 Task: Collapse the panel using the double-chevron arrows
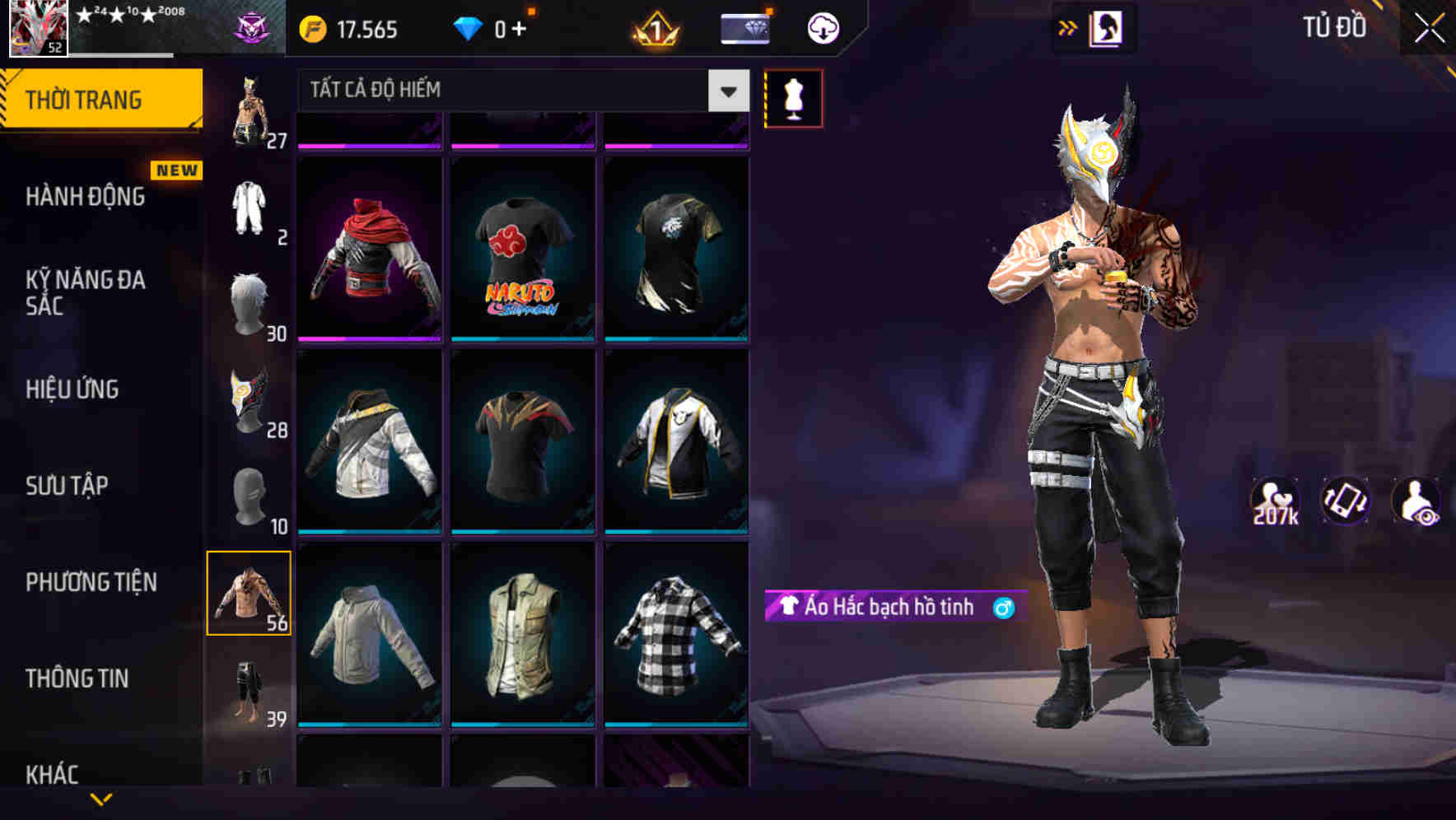[x=1068, y=27]
